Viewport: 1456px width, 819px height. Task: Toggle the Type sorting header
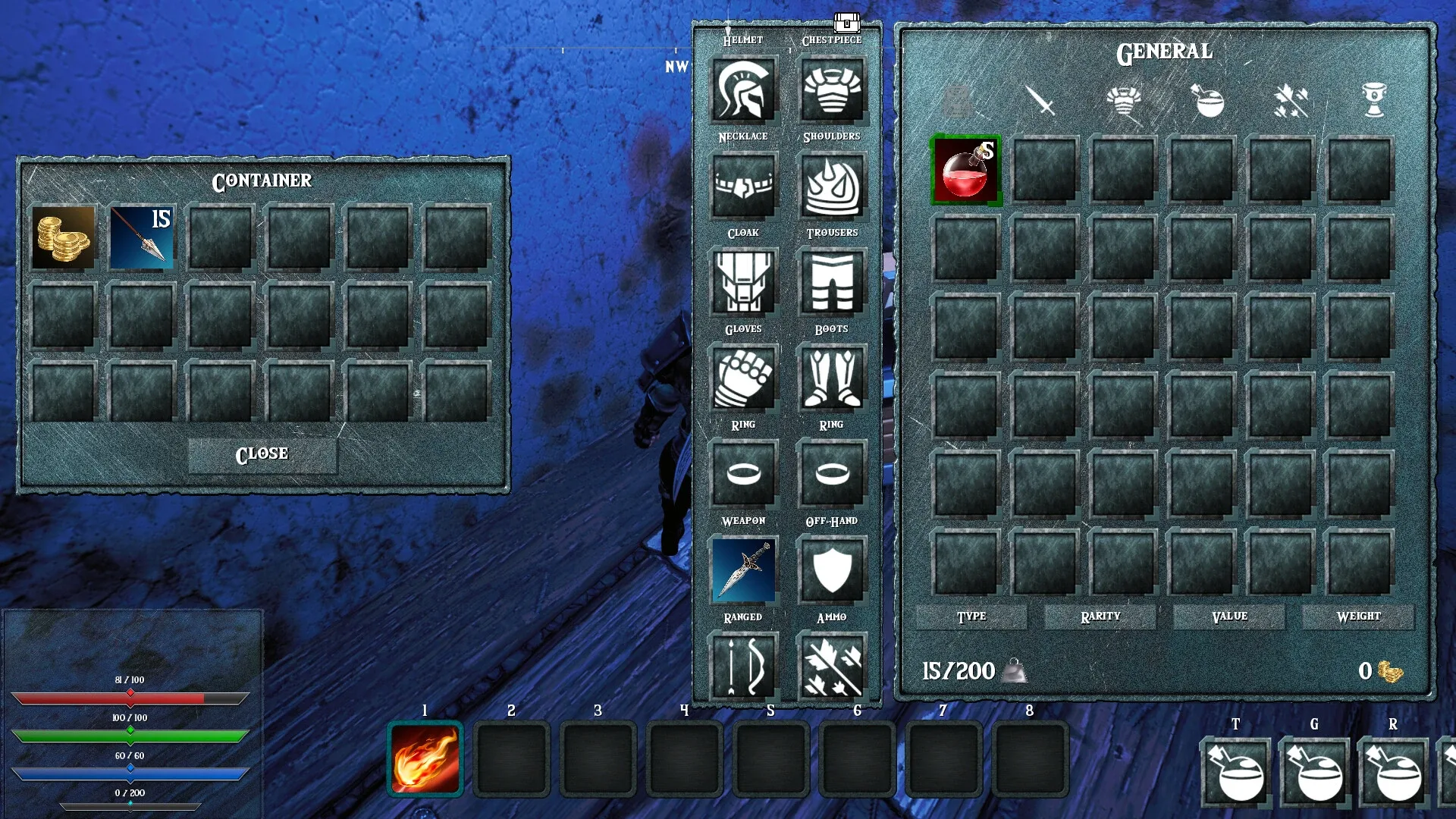(971, 617)
